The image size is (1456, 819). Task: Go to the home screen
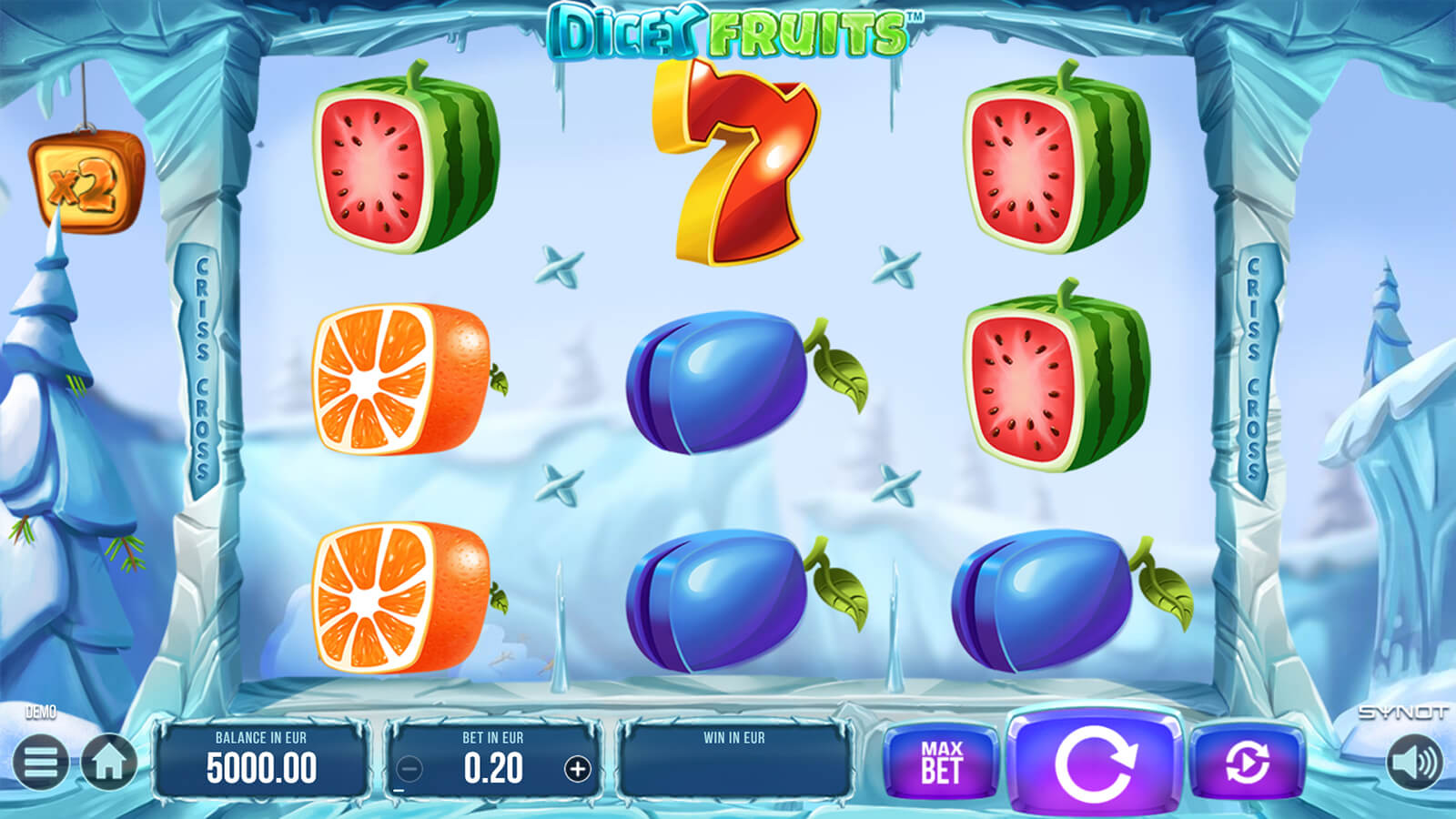(109, 763)
